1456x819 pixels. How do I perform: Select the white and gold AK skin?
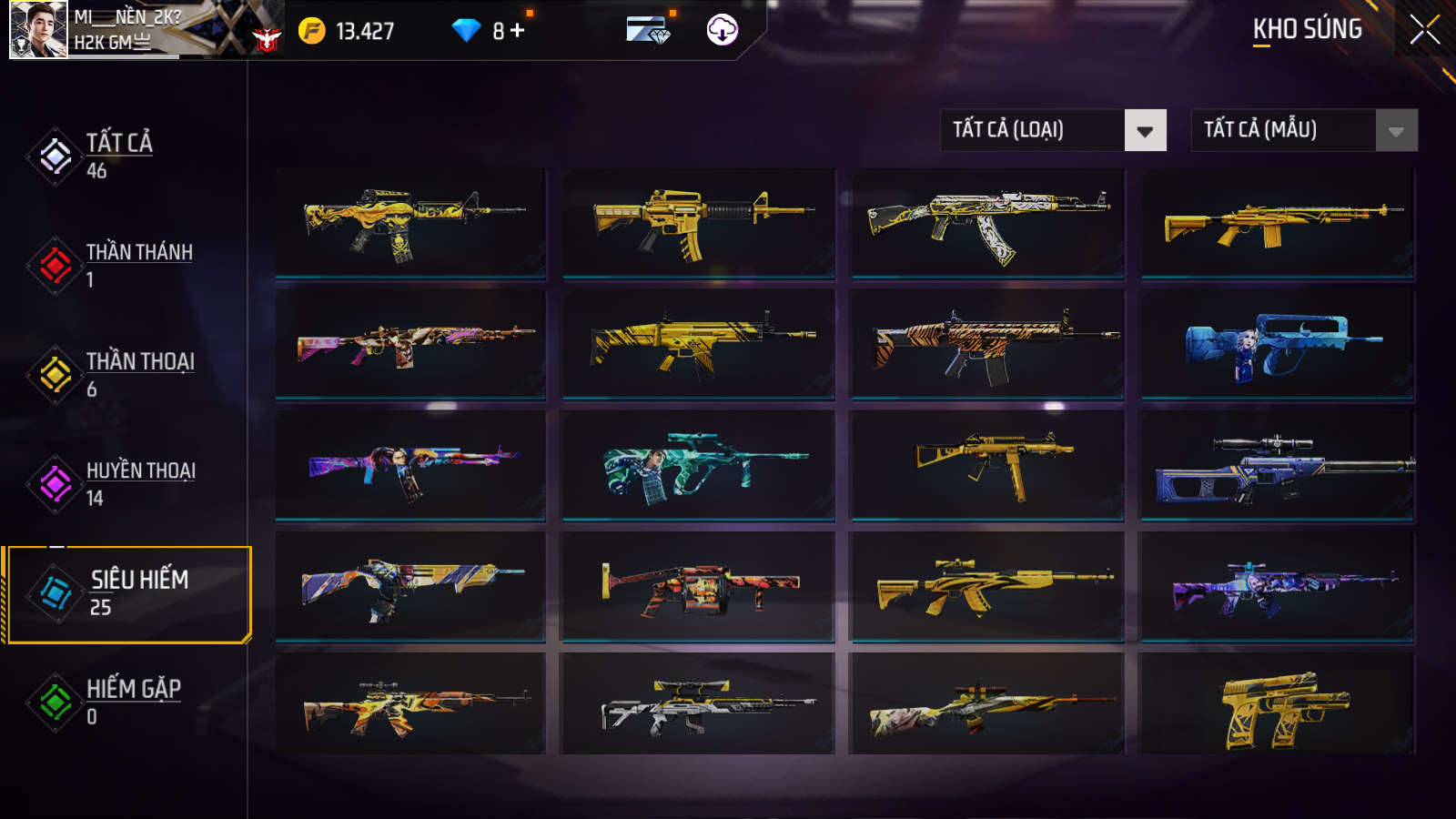987,222
